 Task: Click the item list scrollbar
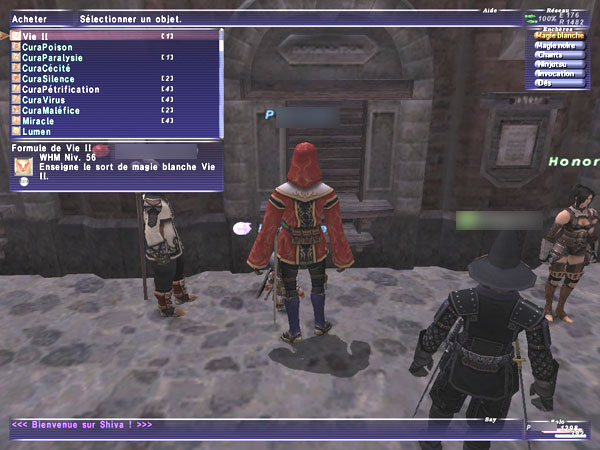[222, 80]
